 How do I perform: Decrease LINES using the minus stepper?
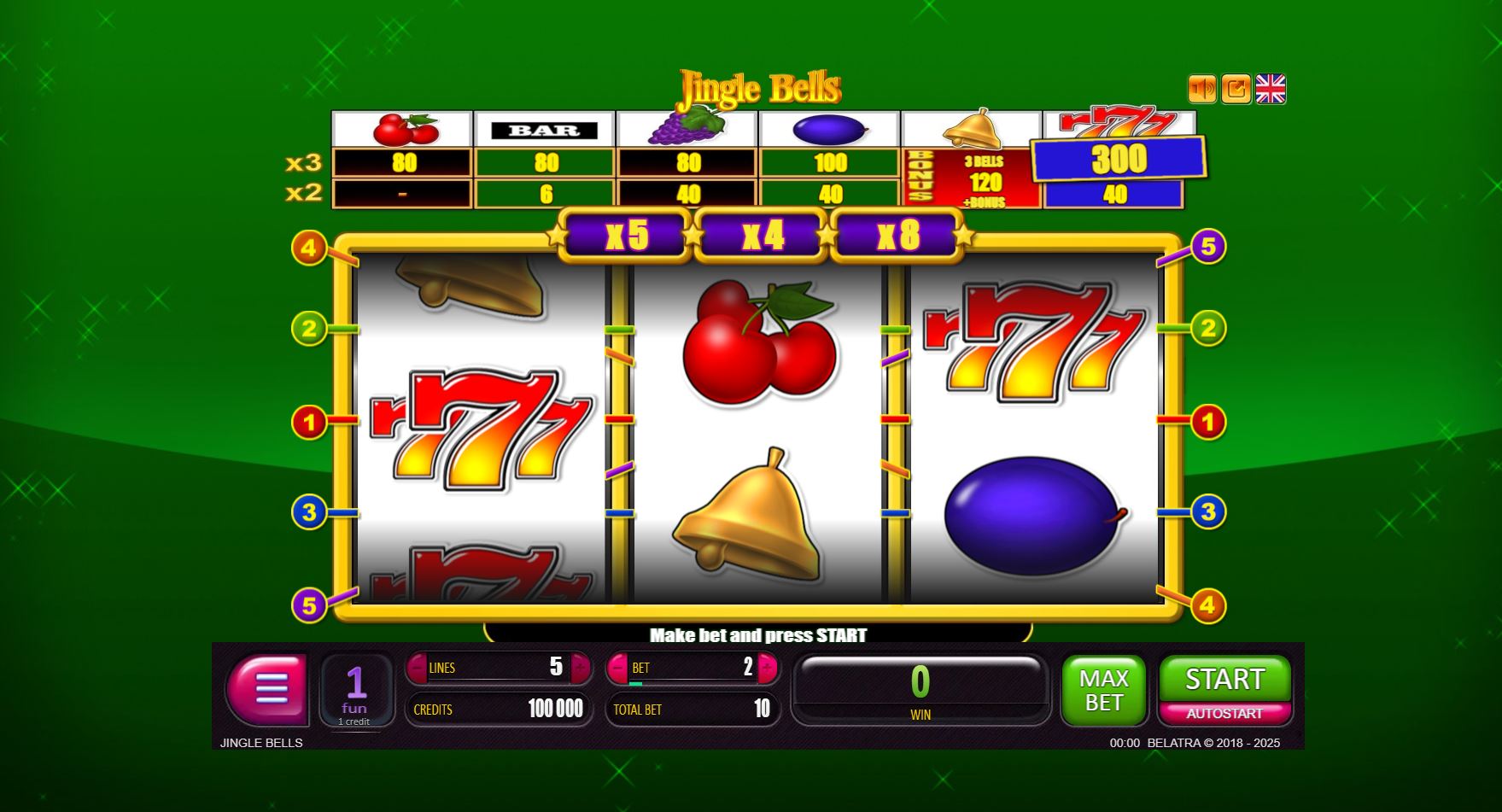419,669
